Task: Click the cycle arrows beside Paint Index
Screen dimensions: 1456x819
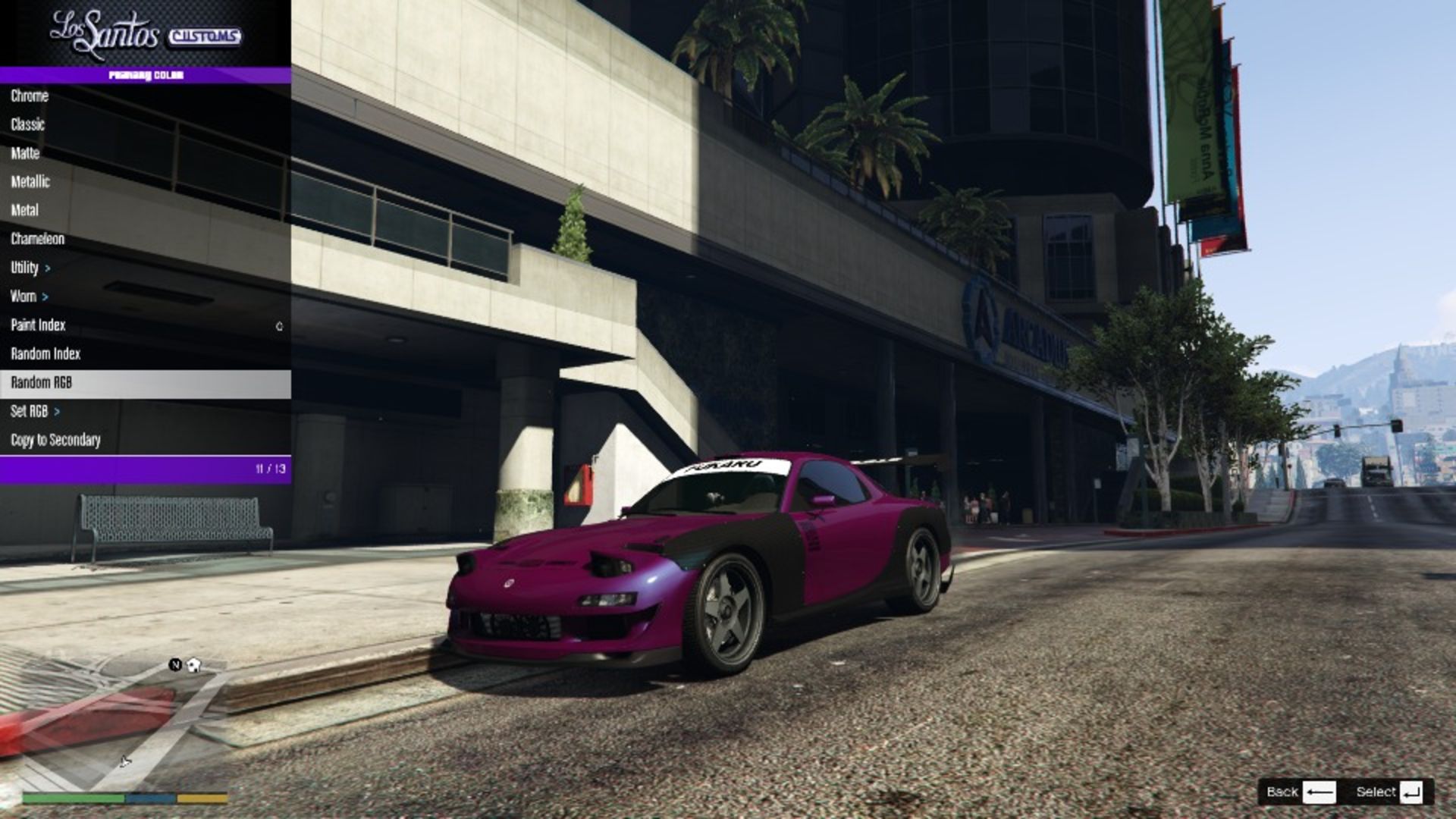Action: 278,325
